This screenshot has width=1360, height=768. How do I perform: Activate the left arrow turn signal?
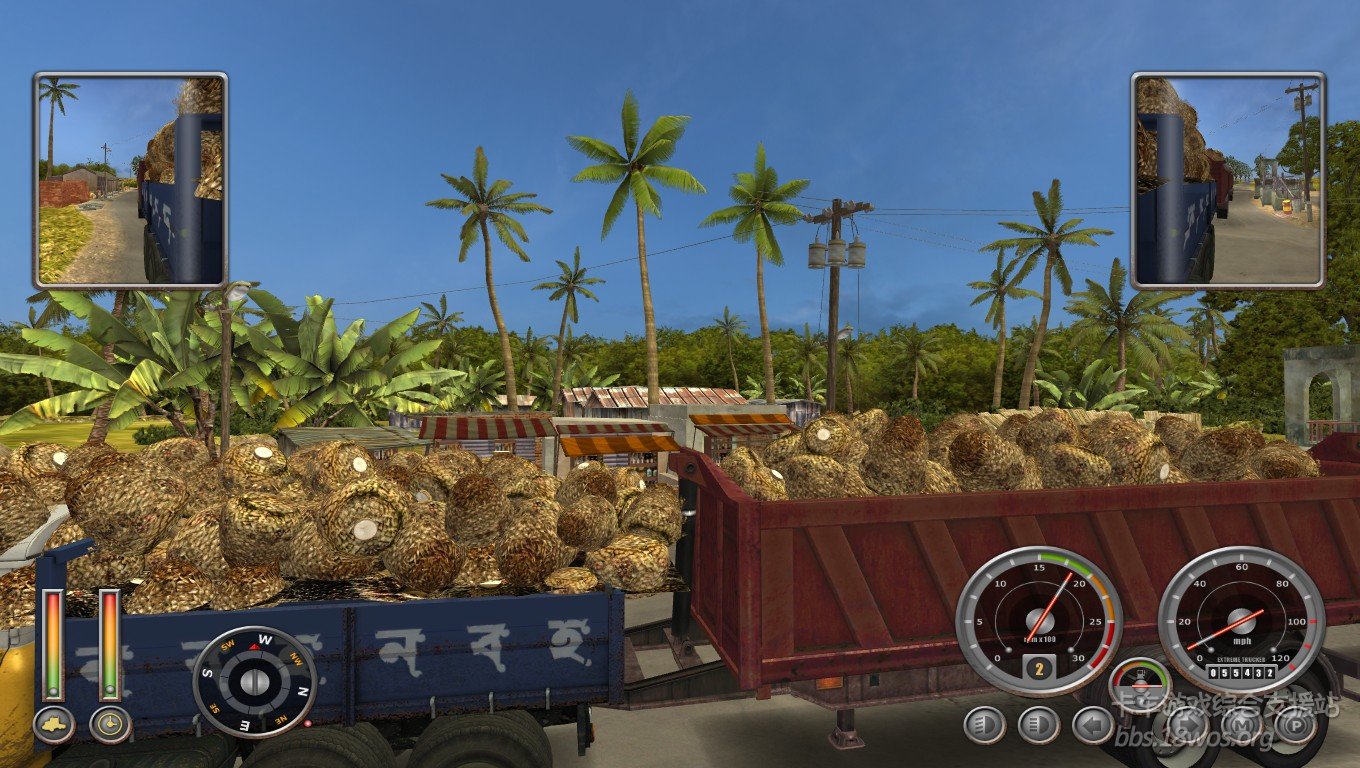[x=1093, y=725]
